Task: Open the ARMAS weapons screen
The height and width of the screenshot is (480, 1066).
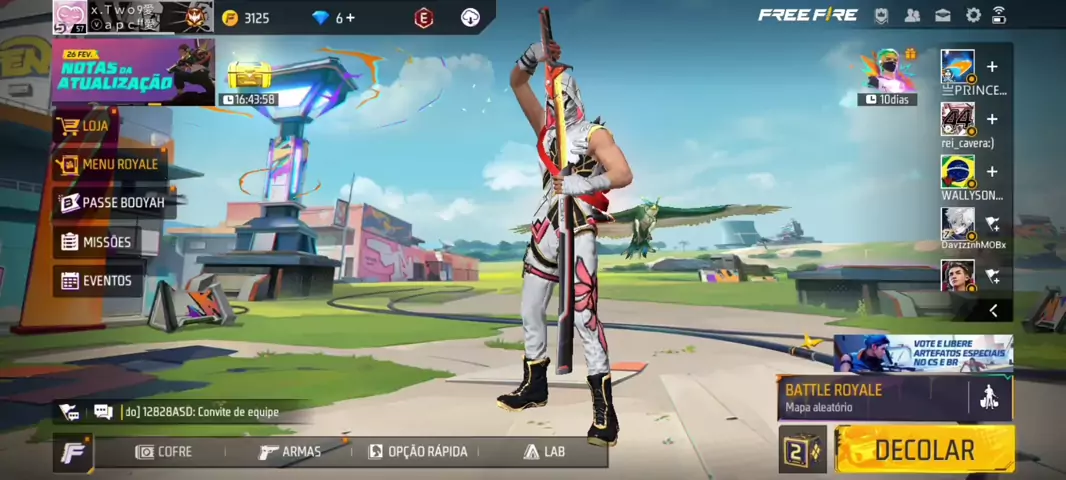Action: coord(290,452)
